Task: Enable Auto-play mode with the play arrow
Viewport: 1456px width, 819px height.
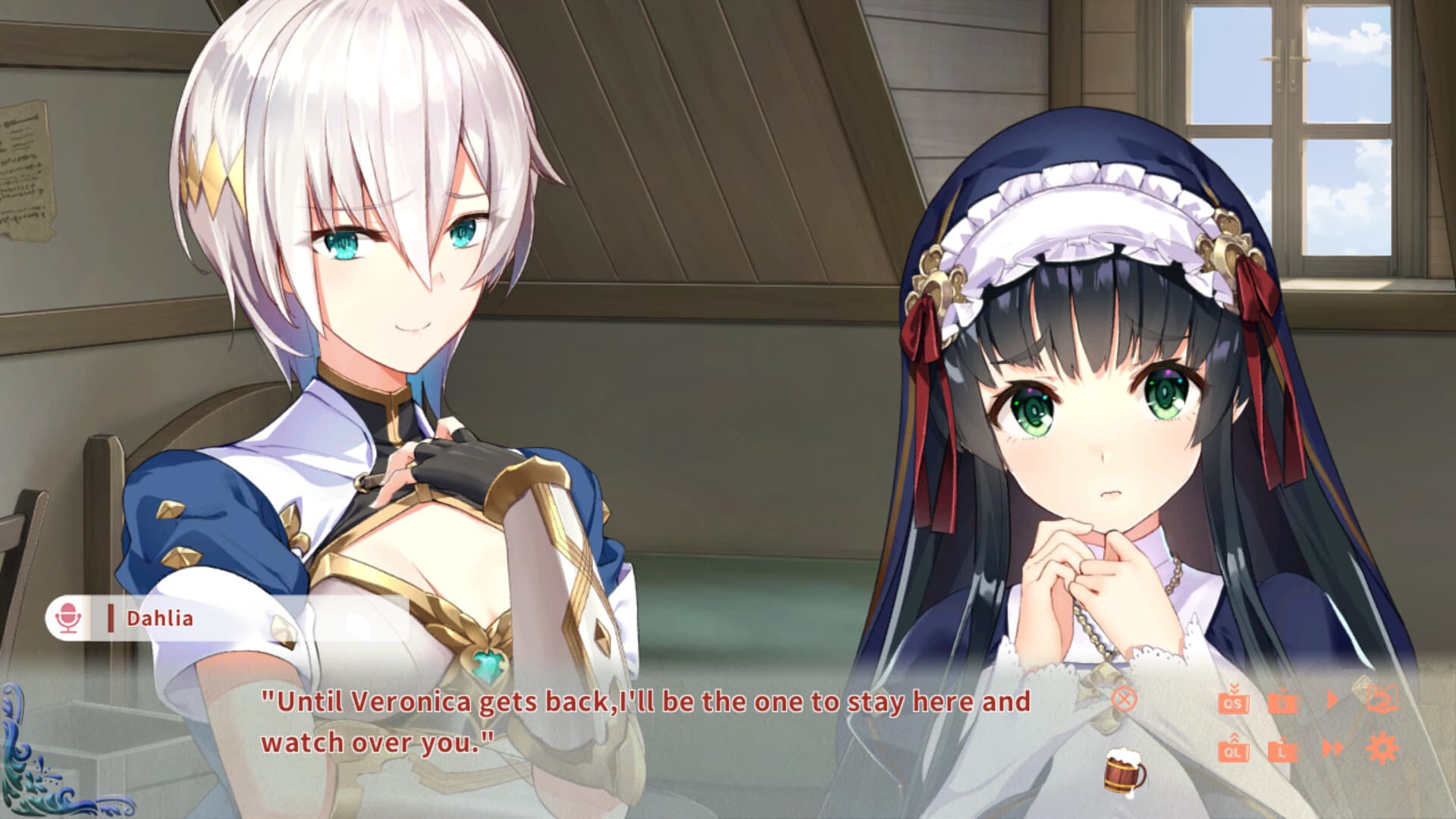Action: coord(1333,699)
